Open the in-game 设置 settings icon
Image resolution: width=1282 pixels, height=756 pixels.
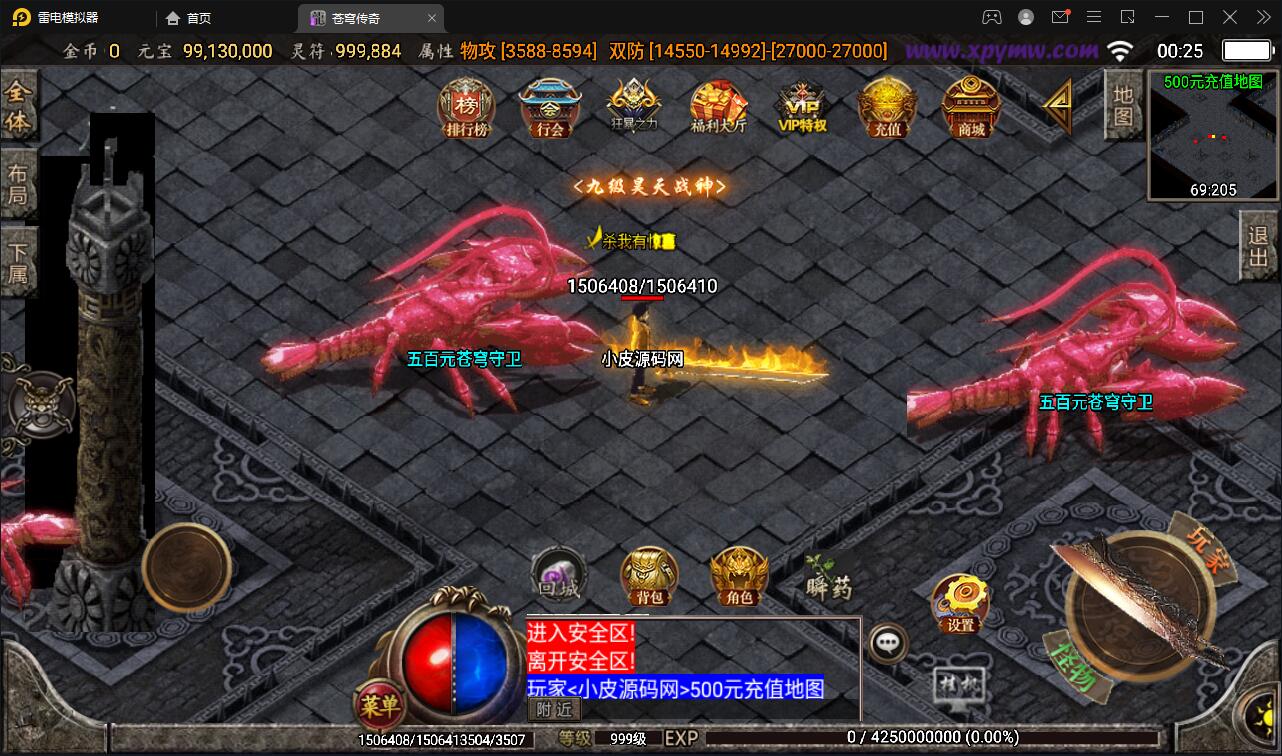pos(960,606)
